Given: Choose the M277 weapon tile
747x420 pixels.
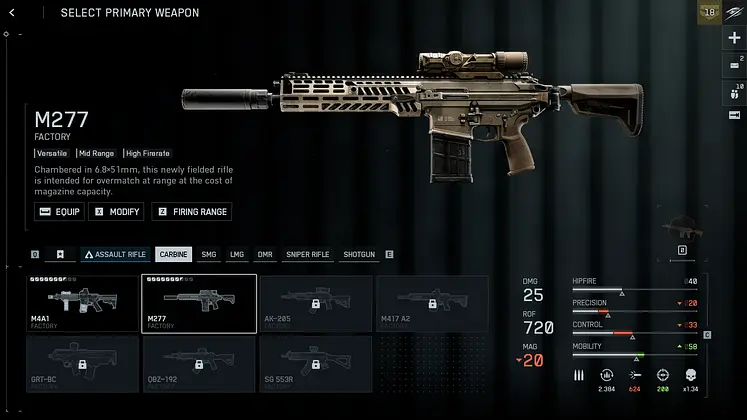Looking at the screenshot, I should click(x=199, y=303).
